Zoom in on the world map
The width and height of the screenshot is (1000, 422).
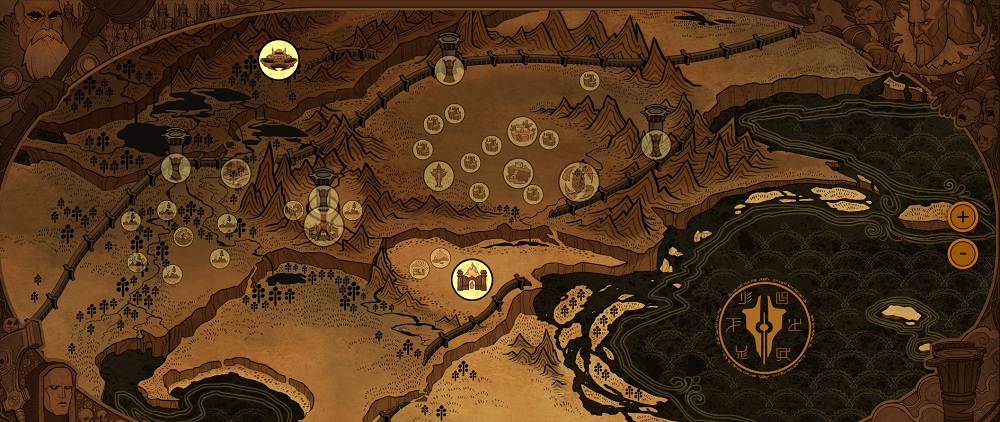pos(962,215)
